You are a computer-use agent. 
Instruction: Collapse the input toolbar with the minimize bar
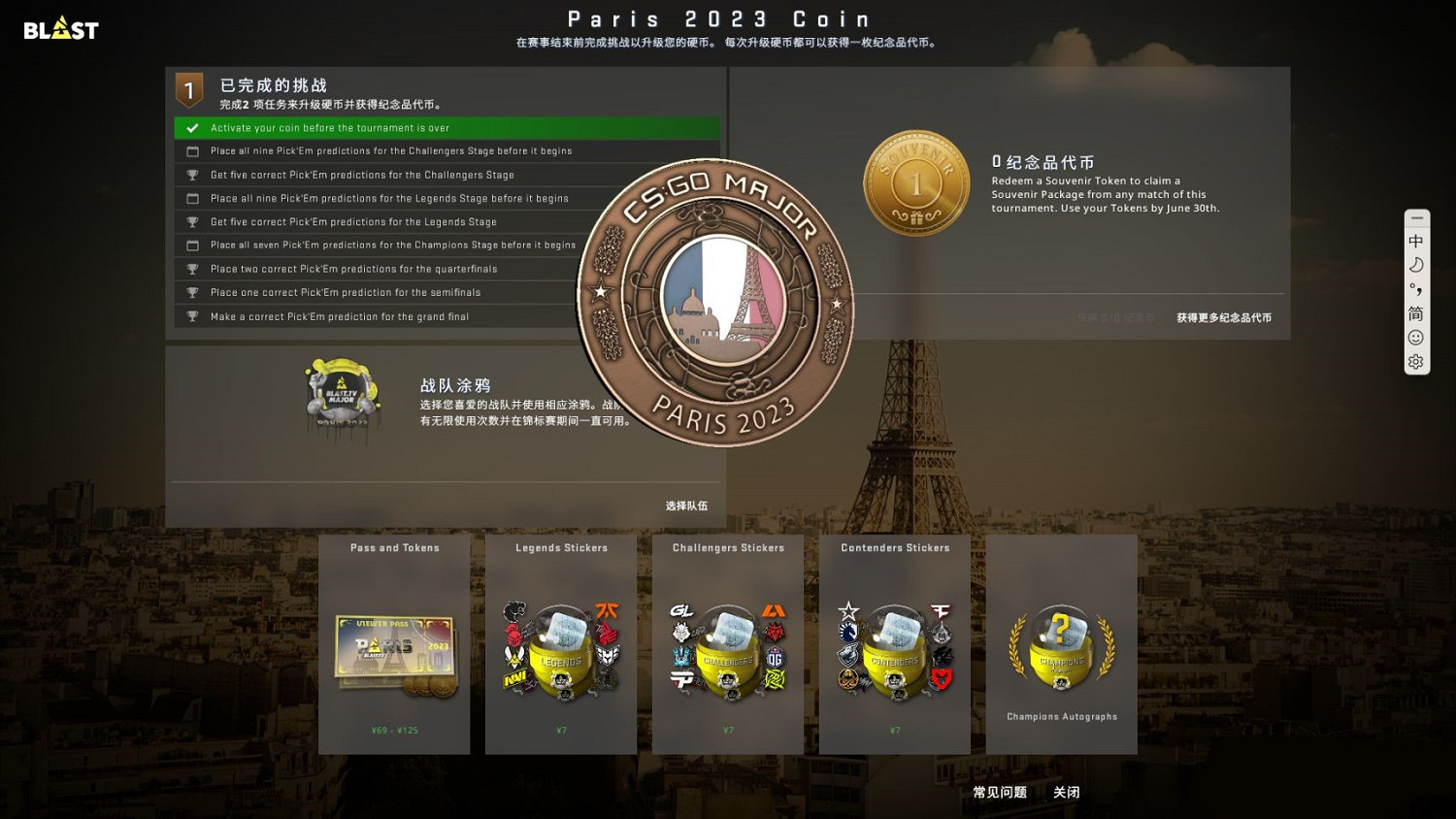click(x=1416, y=218)
